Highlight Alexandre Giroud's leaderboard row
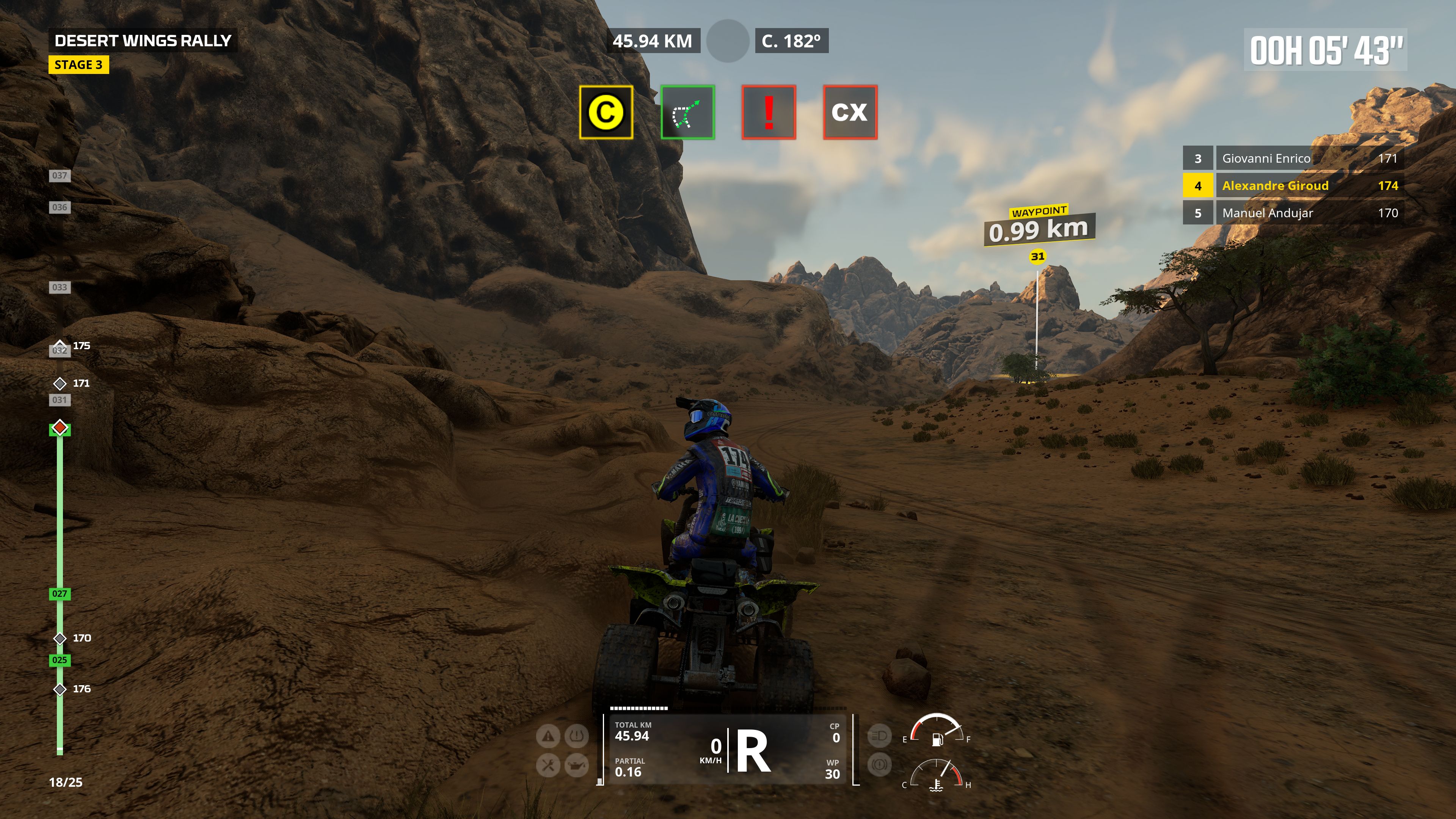The height and width of the screenshot is (819, 1456). (x=1293, y=186)
